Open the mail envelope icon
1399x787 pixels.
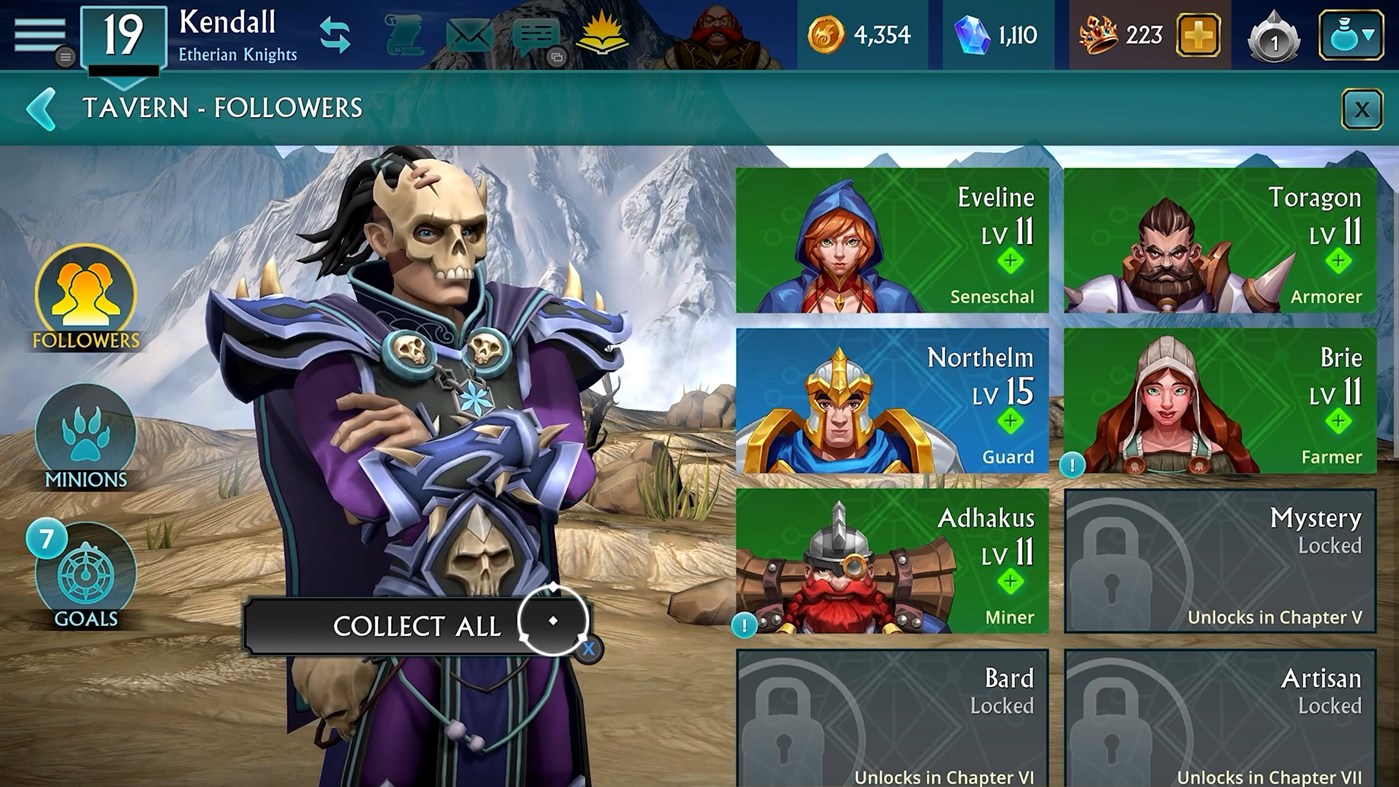[x=468, y=33]
